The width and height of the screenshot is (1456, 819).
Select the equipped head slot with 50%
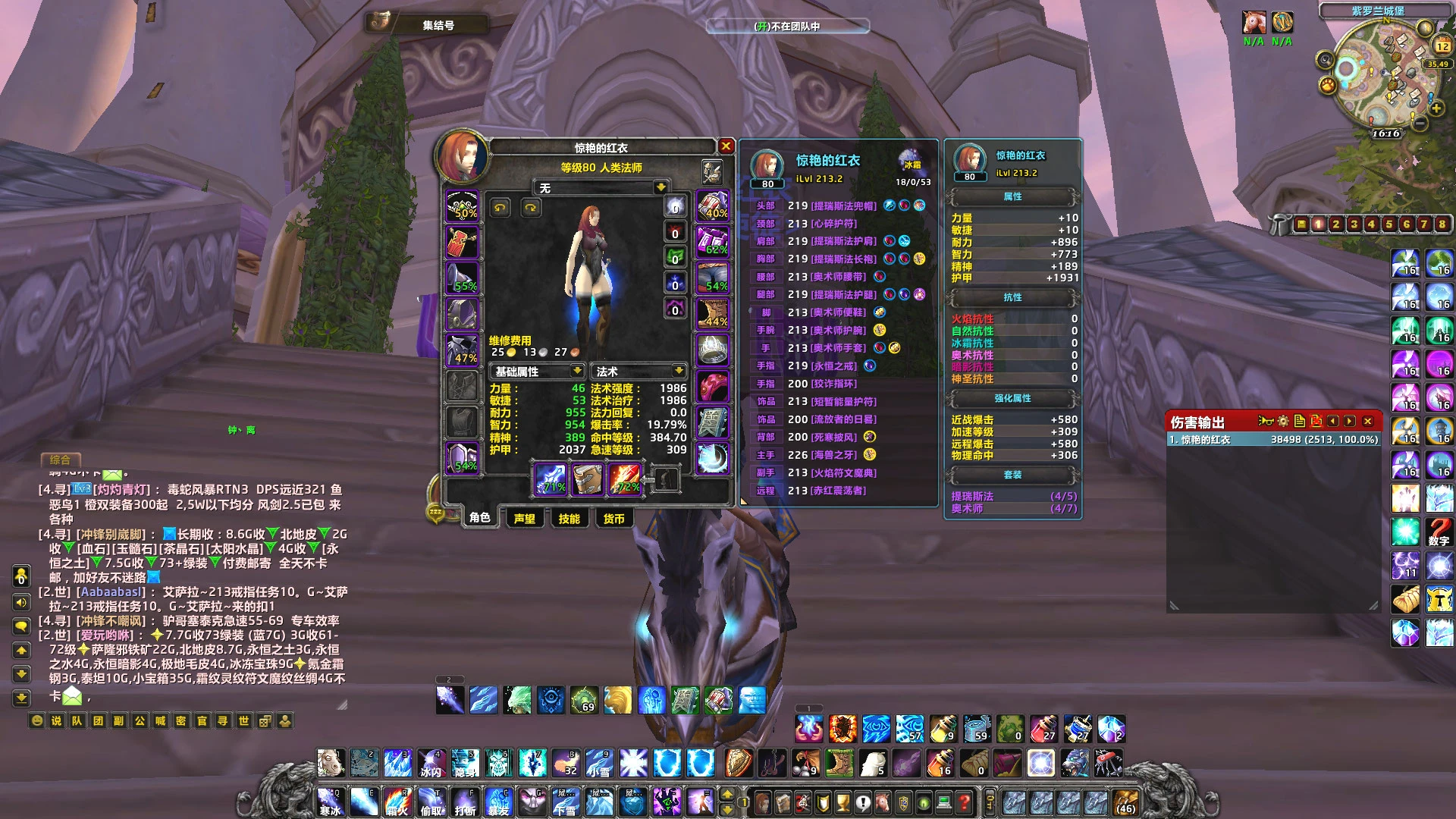pos(462,206)
